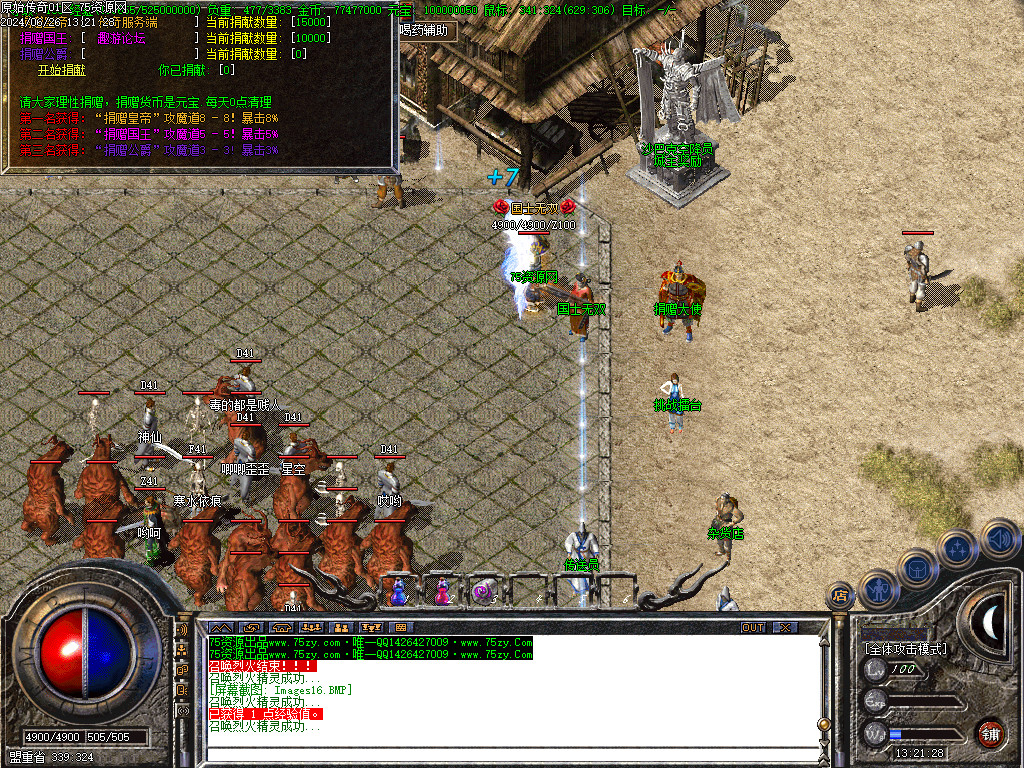Open the 喝药辅助 potion assist button
1024x768 pixels.
(428, 30)
